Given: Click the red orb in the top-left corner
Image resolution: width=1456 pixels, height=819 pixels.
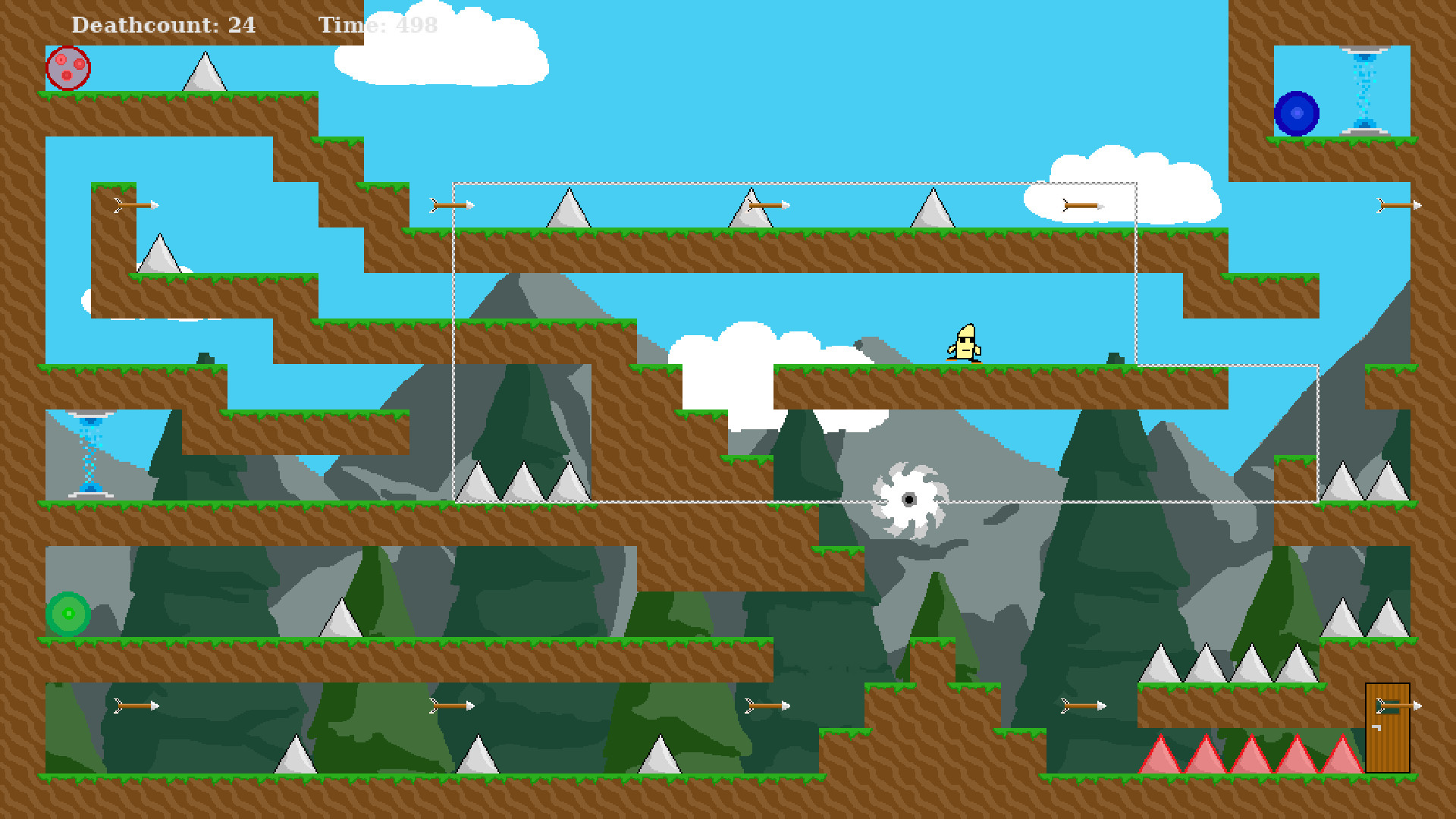Looking at the screenshot, I should pos(67,68).
